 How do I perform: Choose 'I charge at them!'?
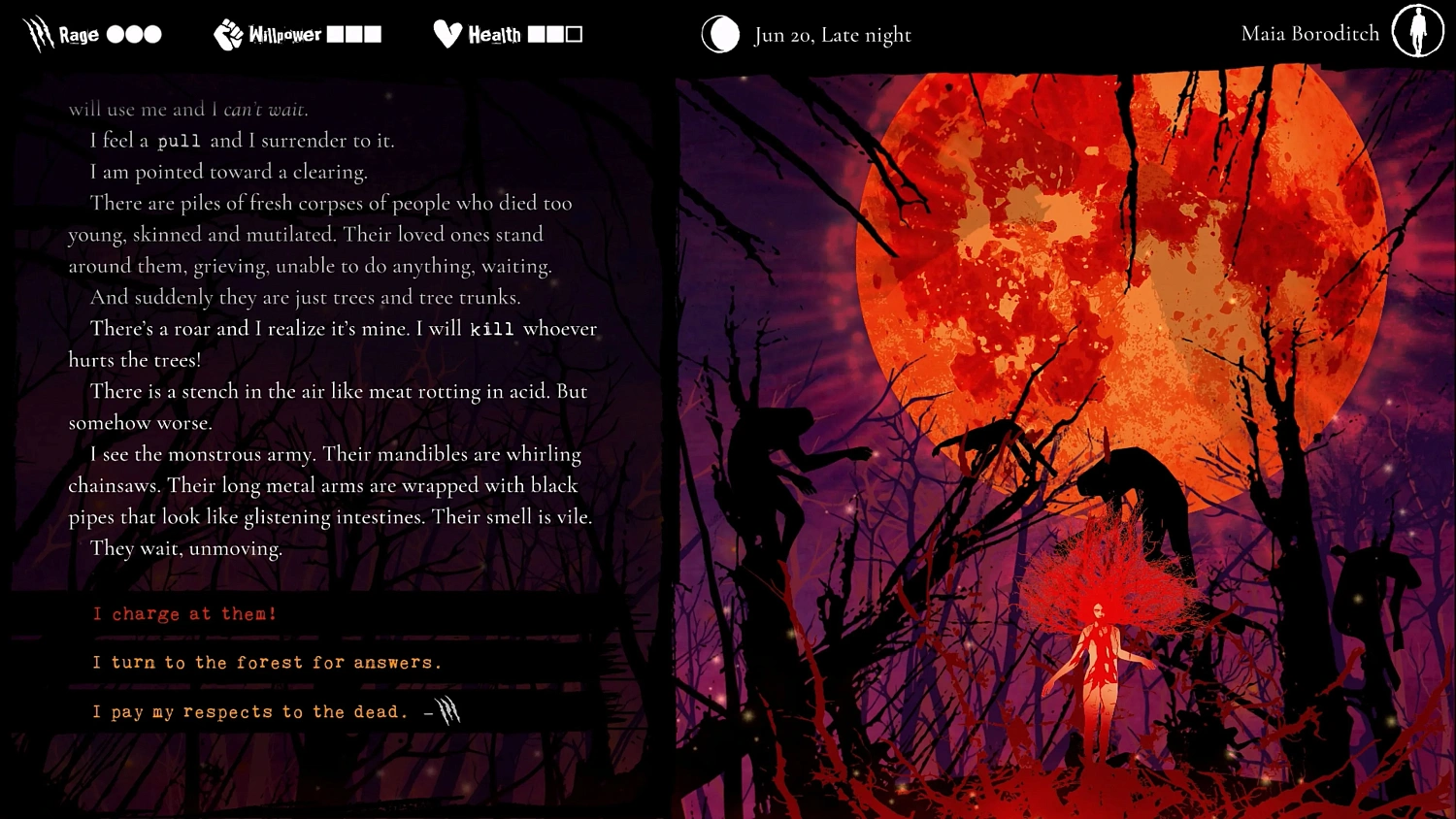(184, 613)
